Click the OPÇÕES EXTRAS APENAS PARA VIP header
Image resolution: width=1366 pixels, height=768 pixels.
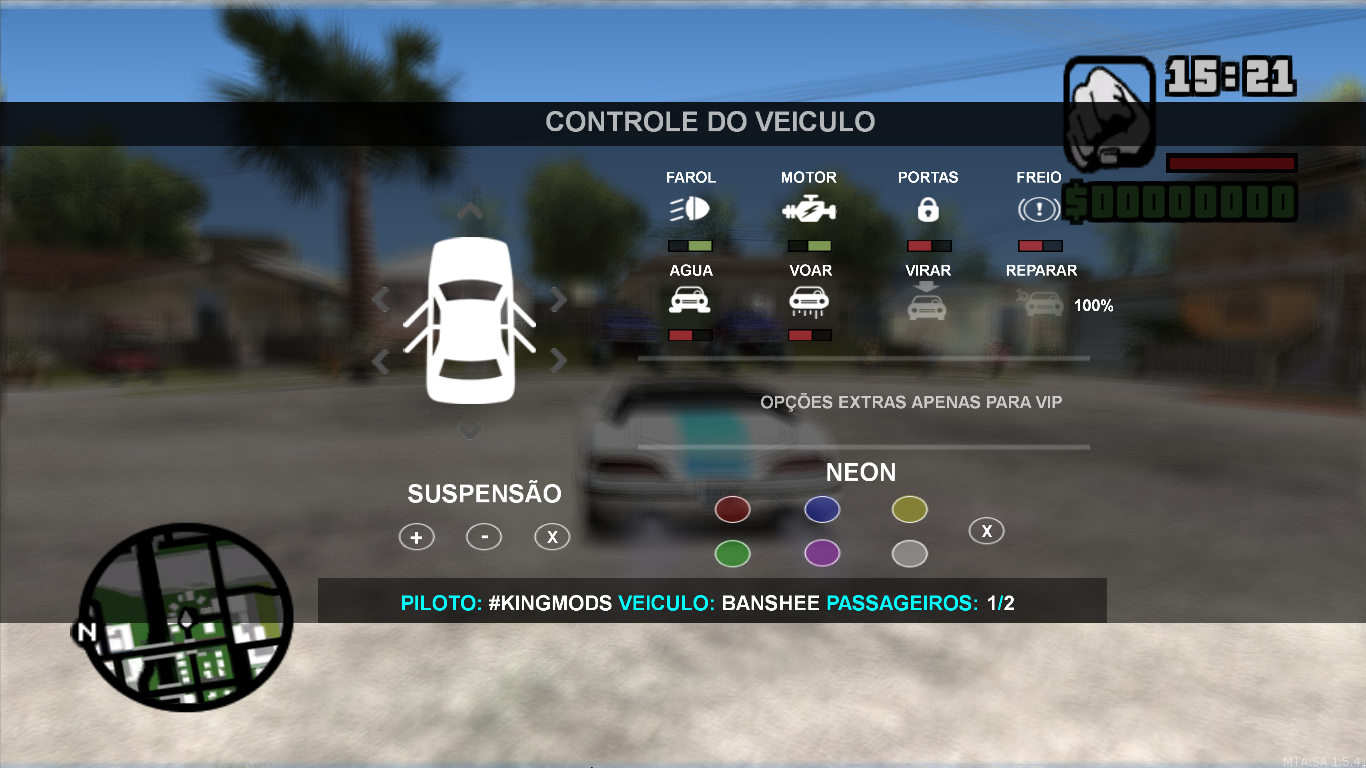coord(911,402)
